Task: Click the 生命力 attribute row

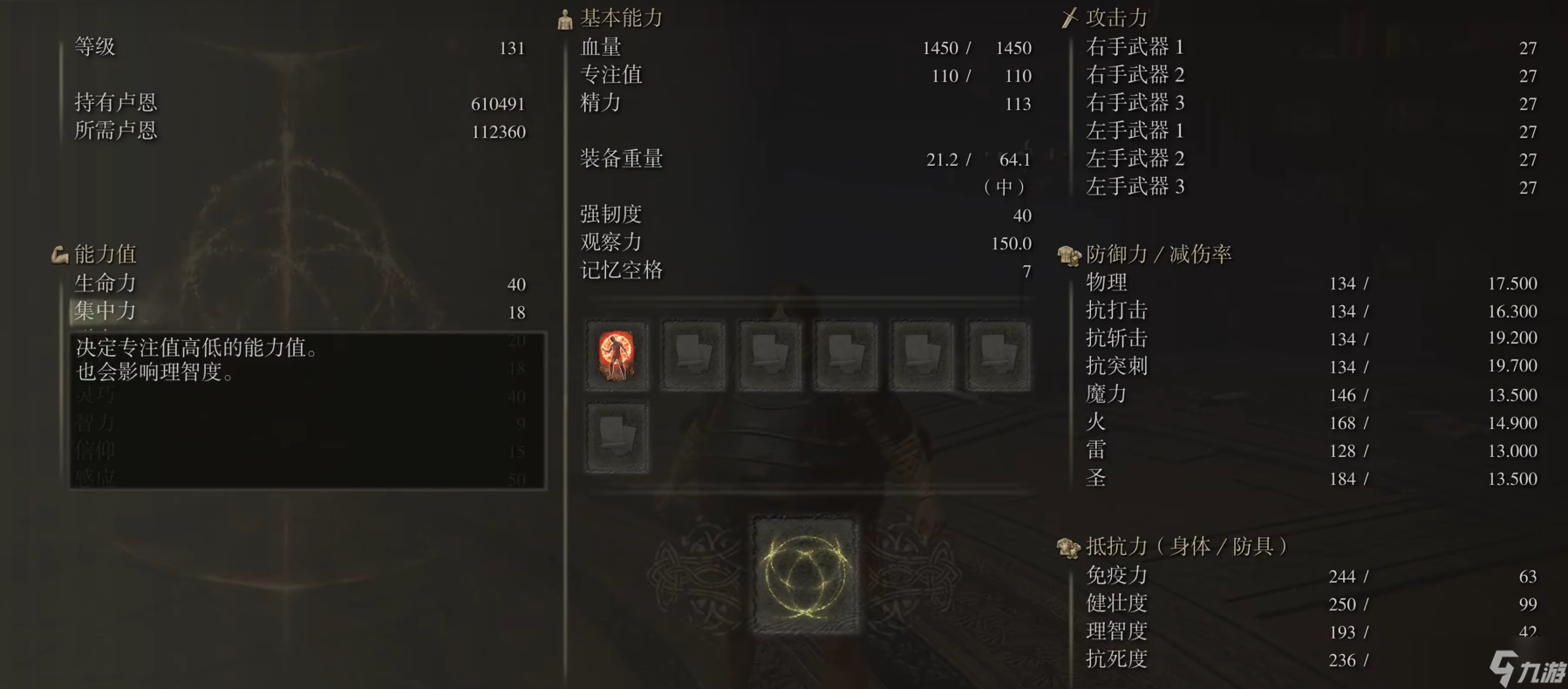Action: click(174, 283)
